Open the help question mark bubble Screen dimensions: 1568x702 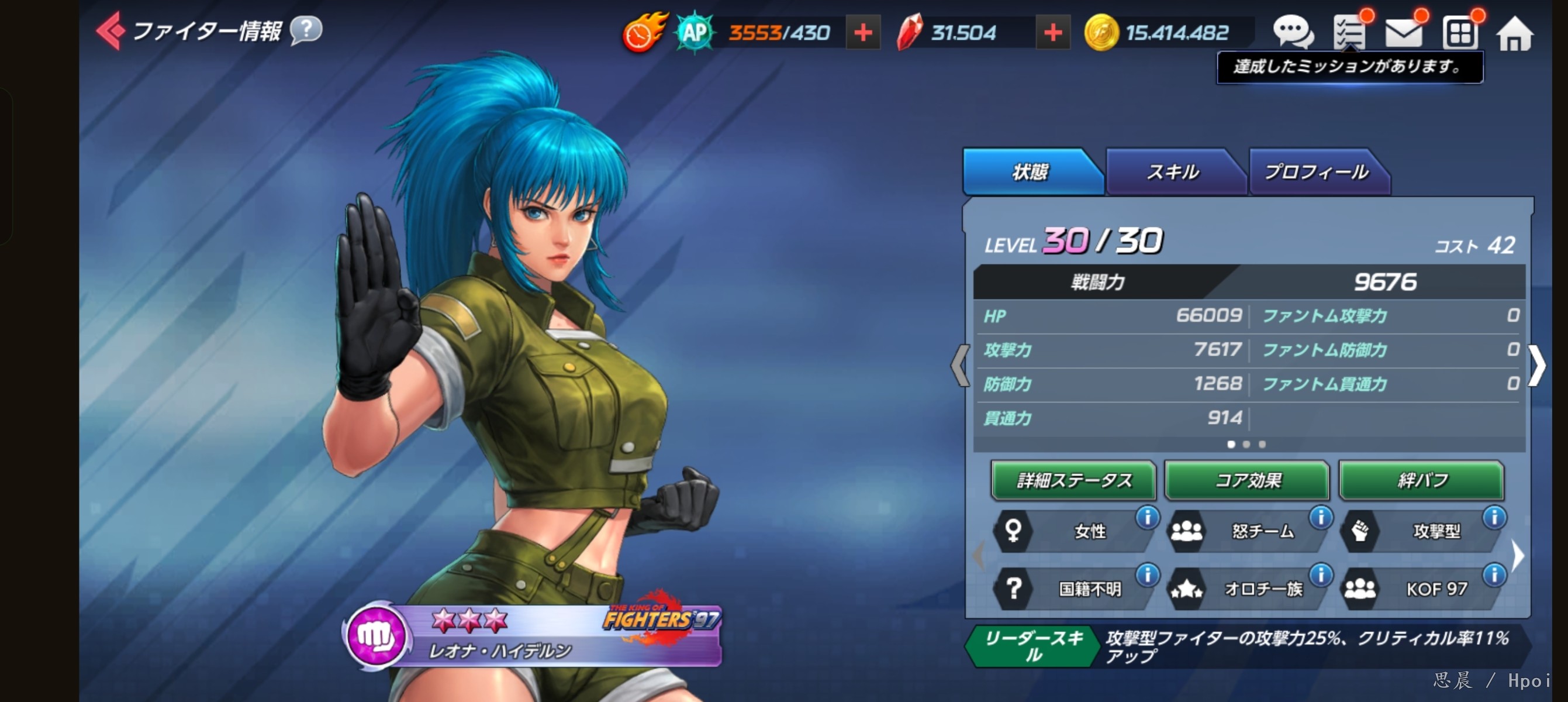click(x=306, y=29)
